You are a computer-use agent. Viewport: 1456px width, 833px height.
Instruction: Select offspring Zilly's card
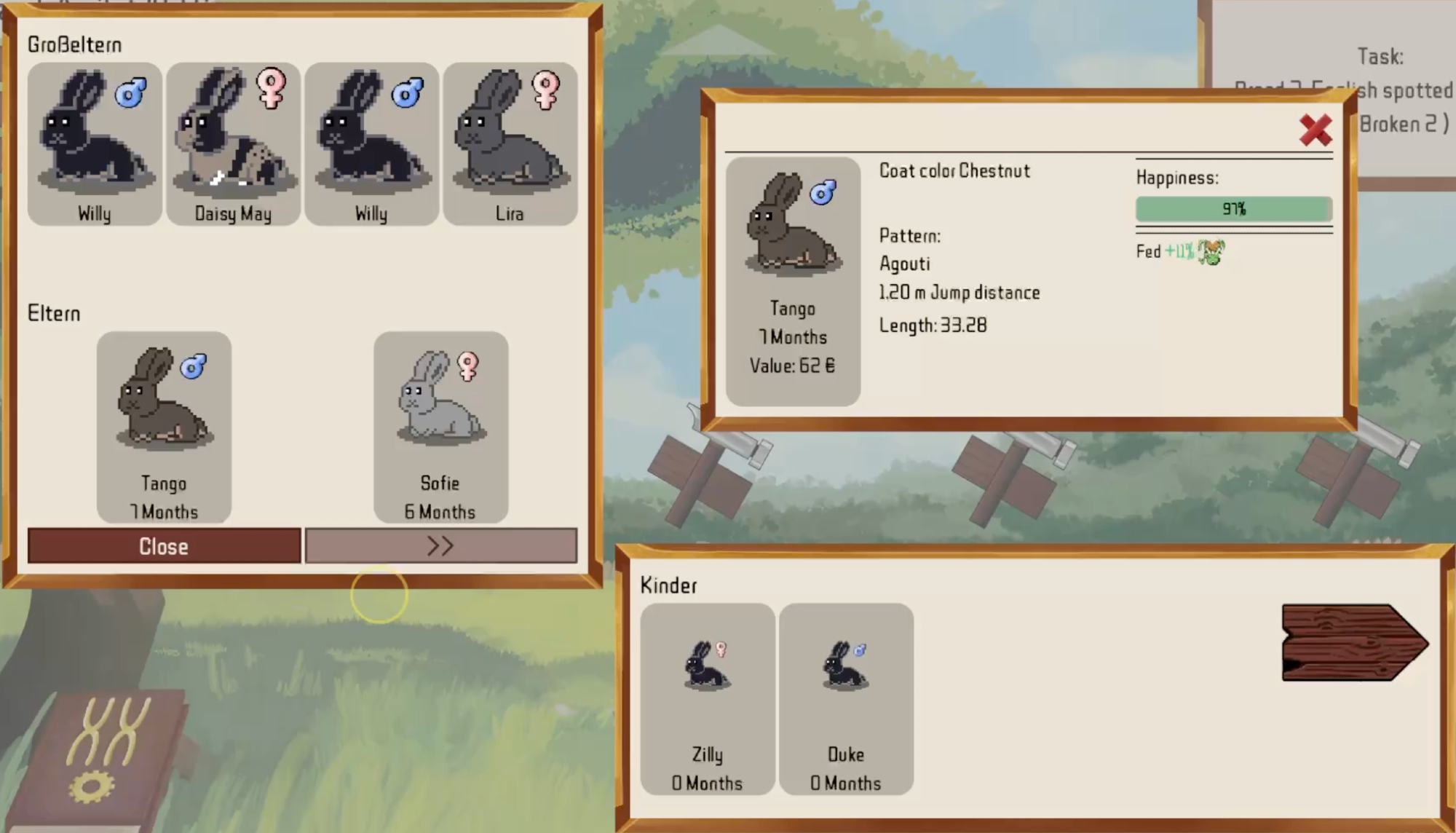(707, 699)
